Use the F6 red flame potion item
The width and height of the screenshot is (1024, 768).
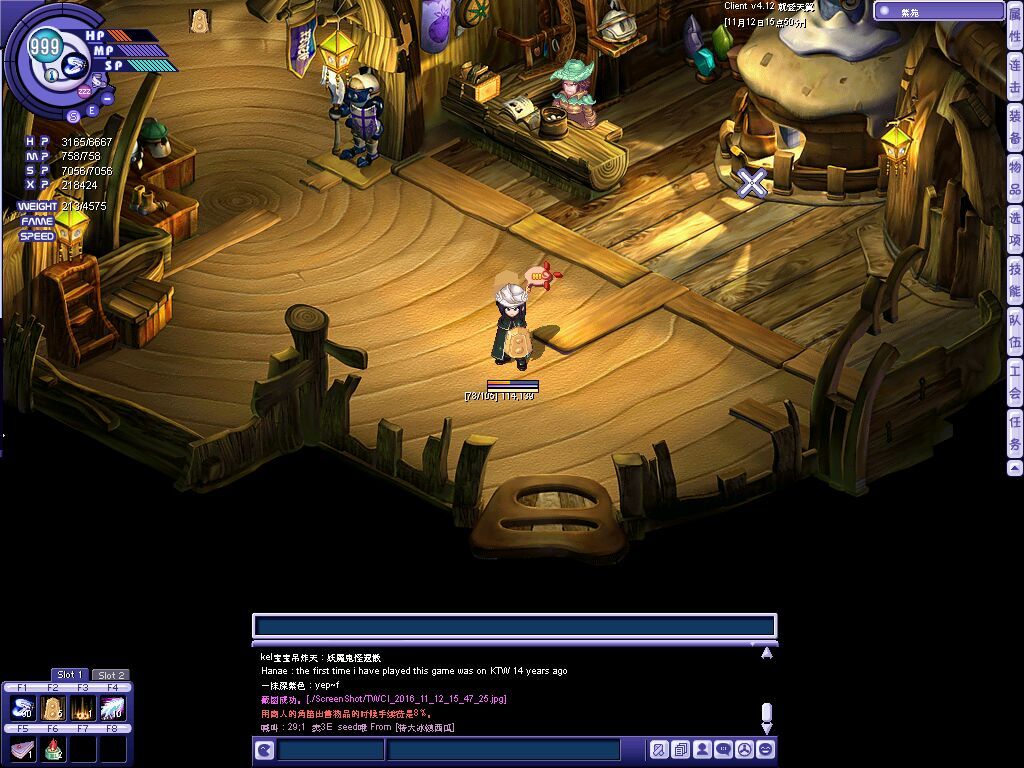point(53,749)
